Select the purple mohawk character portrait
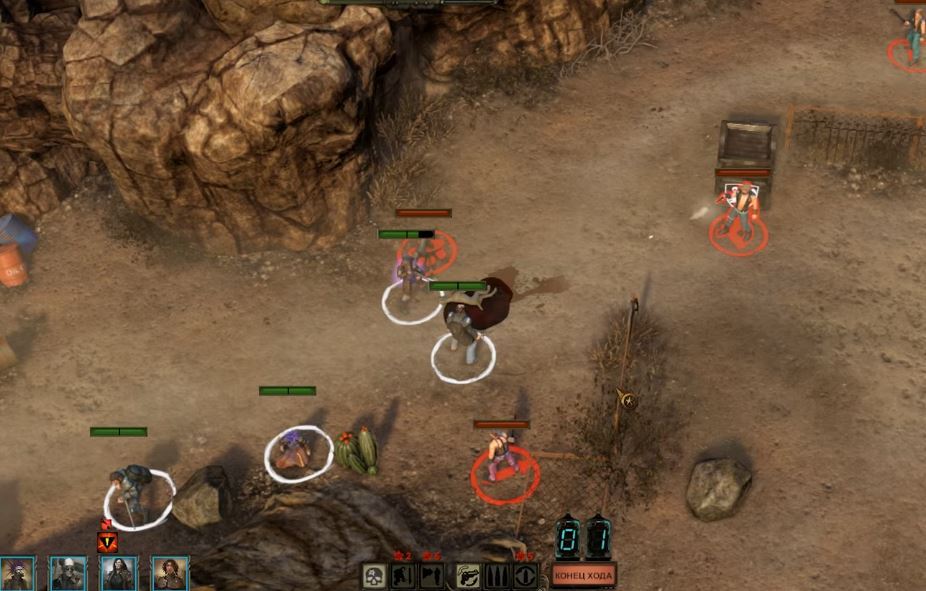The width and height of the screenshot is (926, 591). tap(17, 574)
